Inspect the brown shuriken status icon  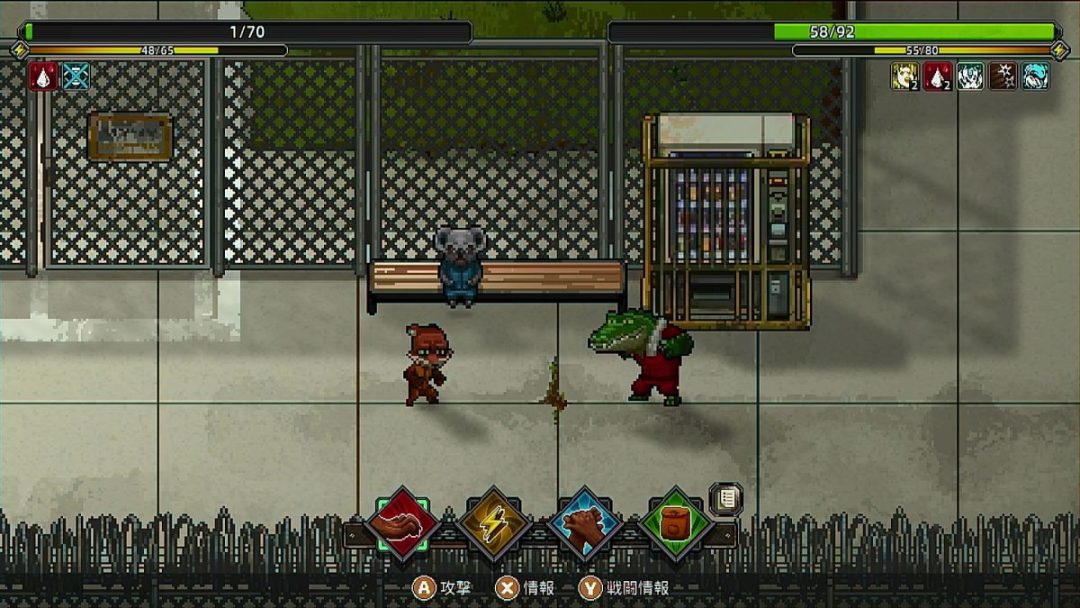tap(1003, 76)
